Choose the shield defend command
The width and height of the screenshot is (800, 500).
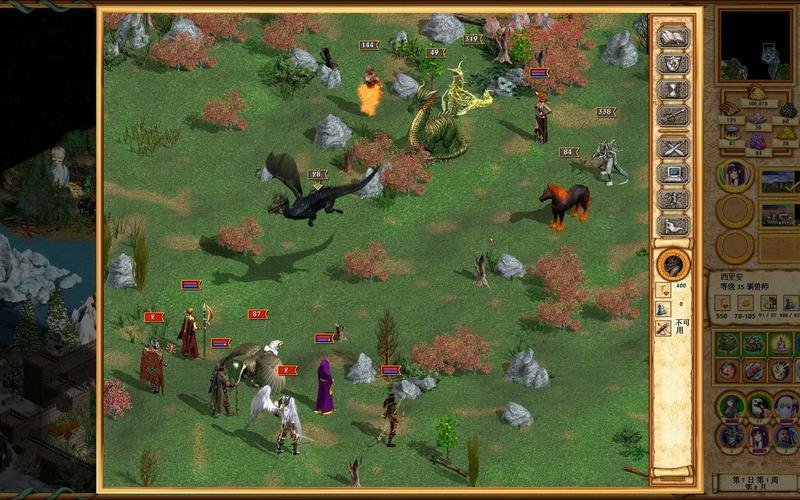click(673, 63)
